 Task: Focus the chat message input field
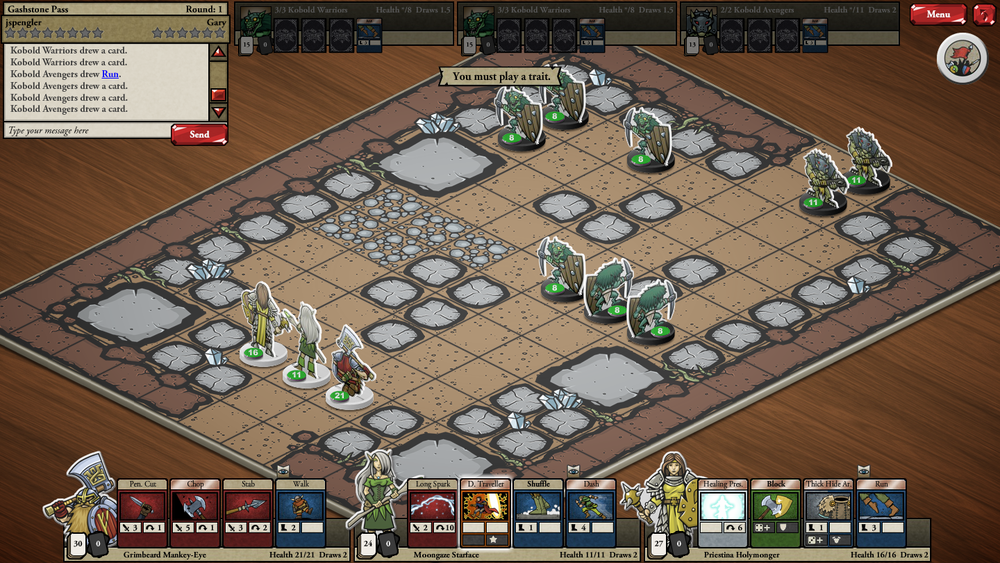click(86, 131)
